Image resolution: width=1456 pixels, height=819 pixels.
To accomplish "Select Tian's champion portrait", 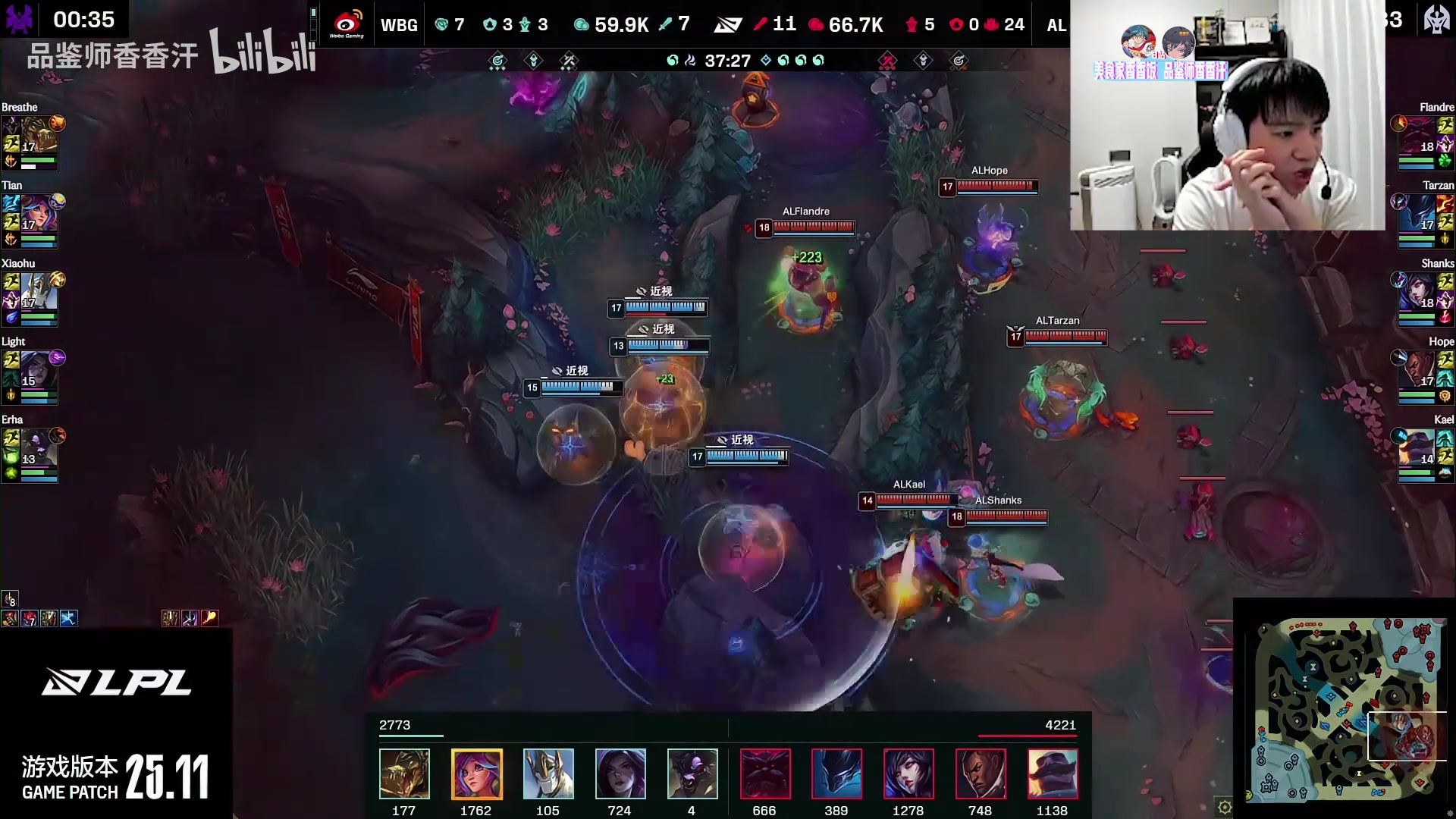I will pyautogui.click(x=38, y=215).
